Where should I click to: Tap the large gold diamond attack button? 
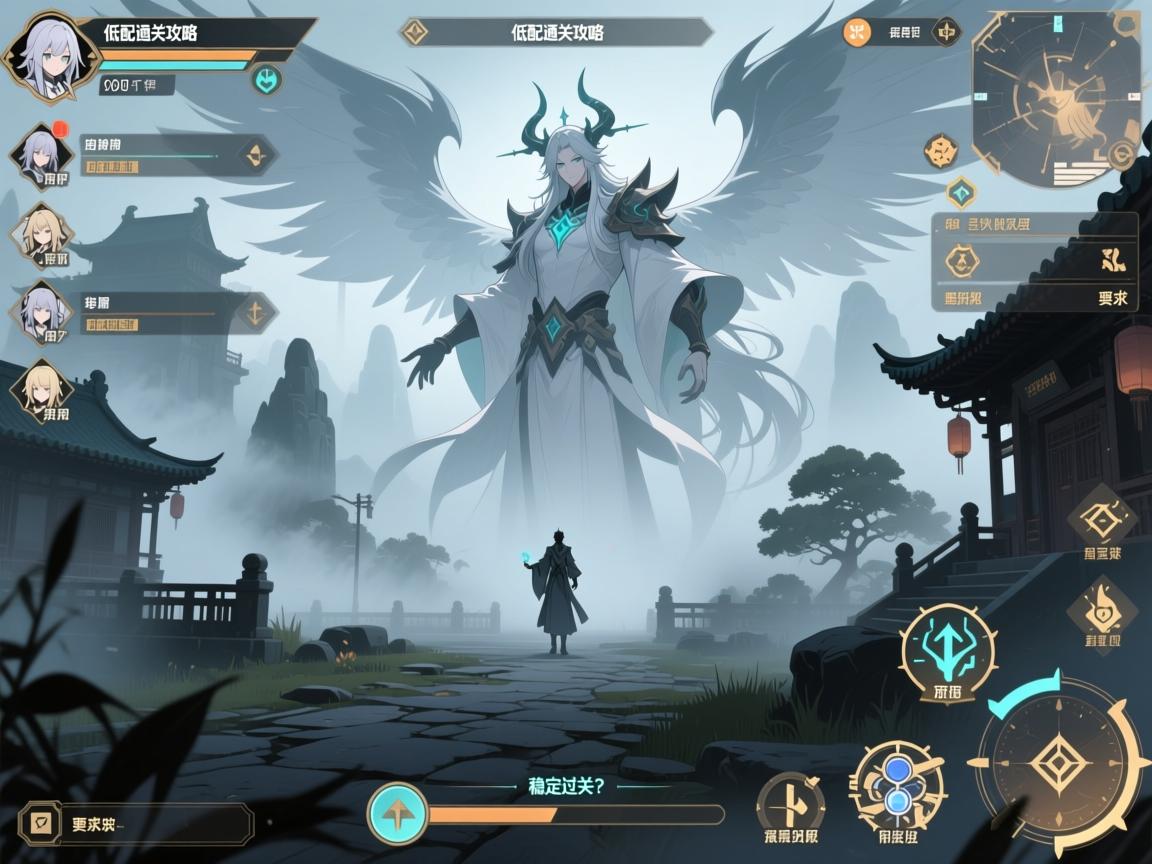1060,767
